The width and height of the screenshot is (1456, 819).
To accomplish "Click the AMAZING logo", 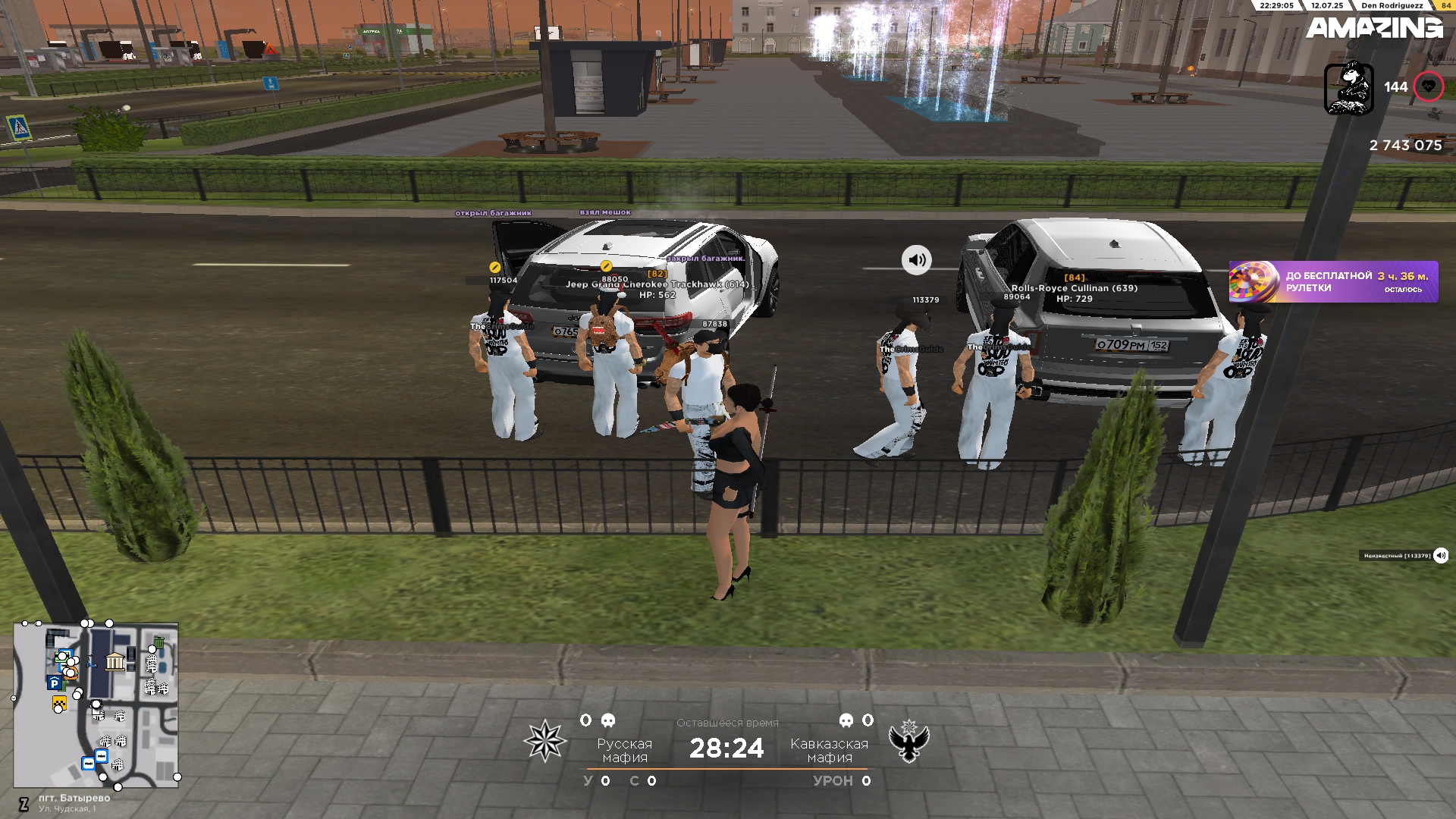I will coord(1373,29).
